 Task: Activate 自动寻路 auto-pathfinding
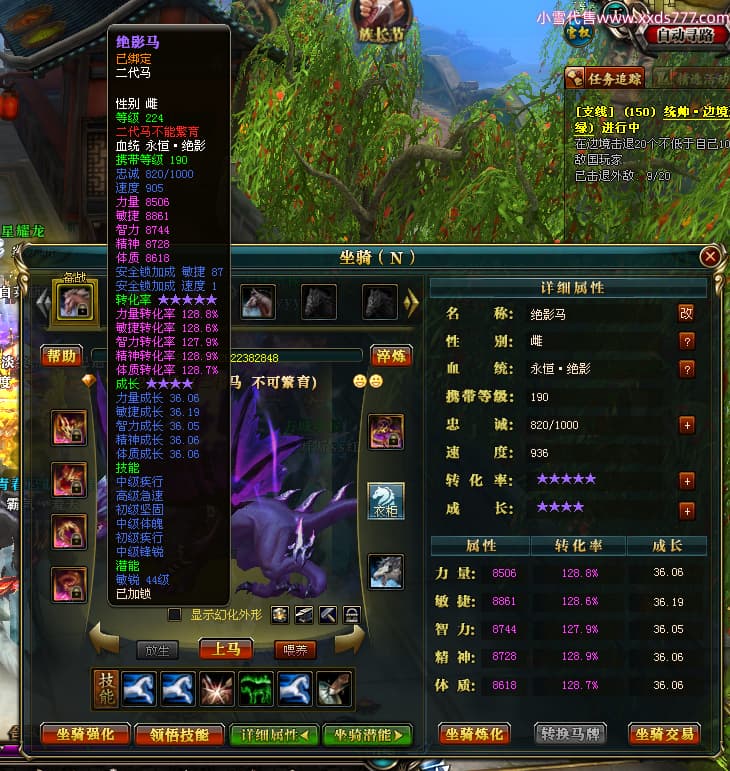coord(686,35)
